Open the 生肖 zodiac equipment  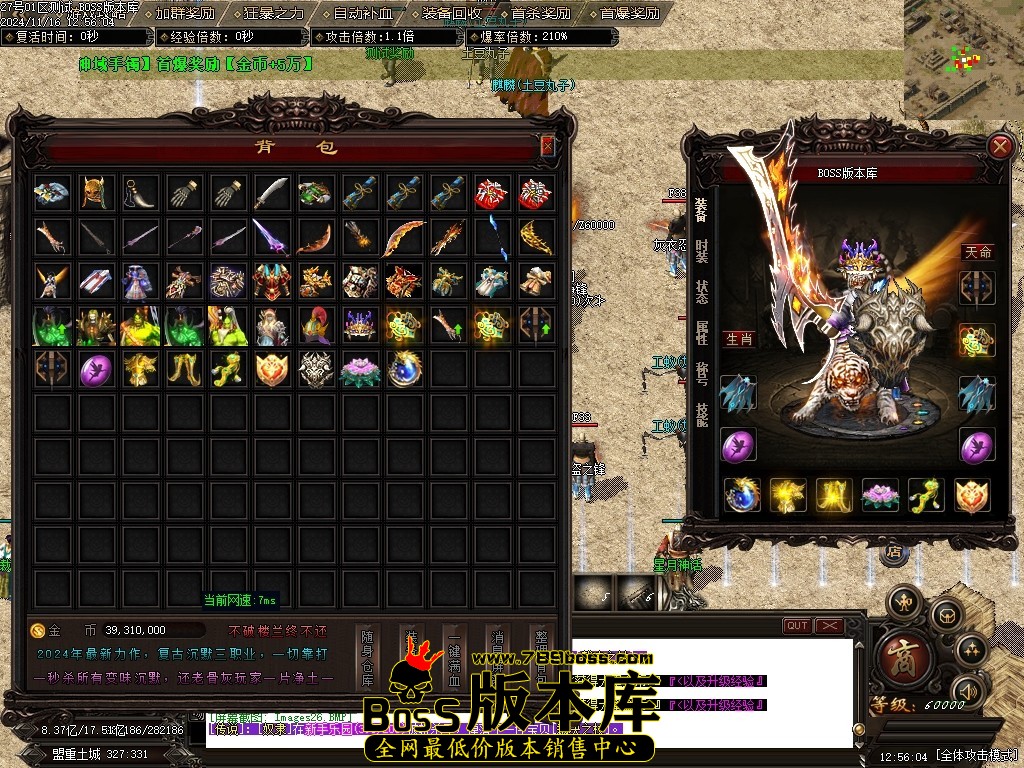pos(739,339)
